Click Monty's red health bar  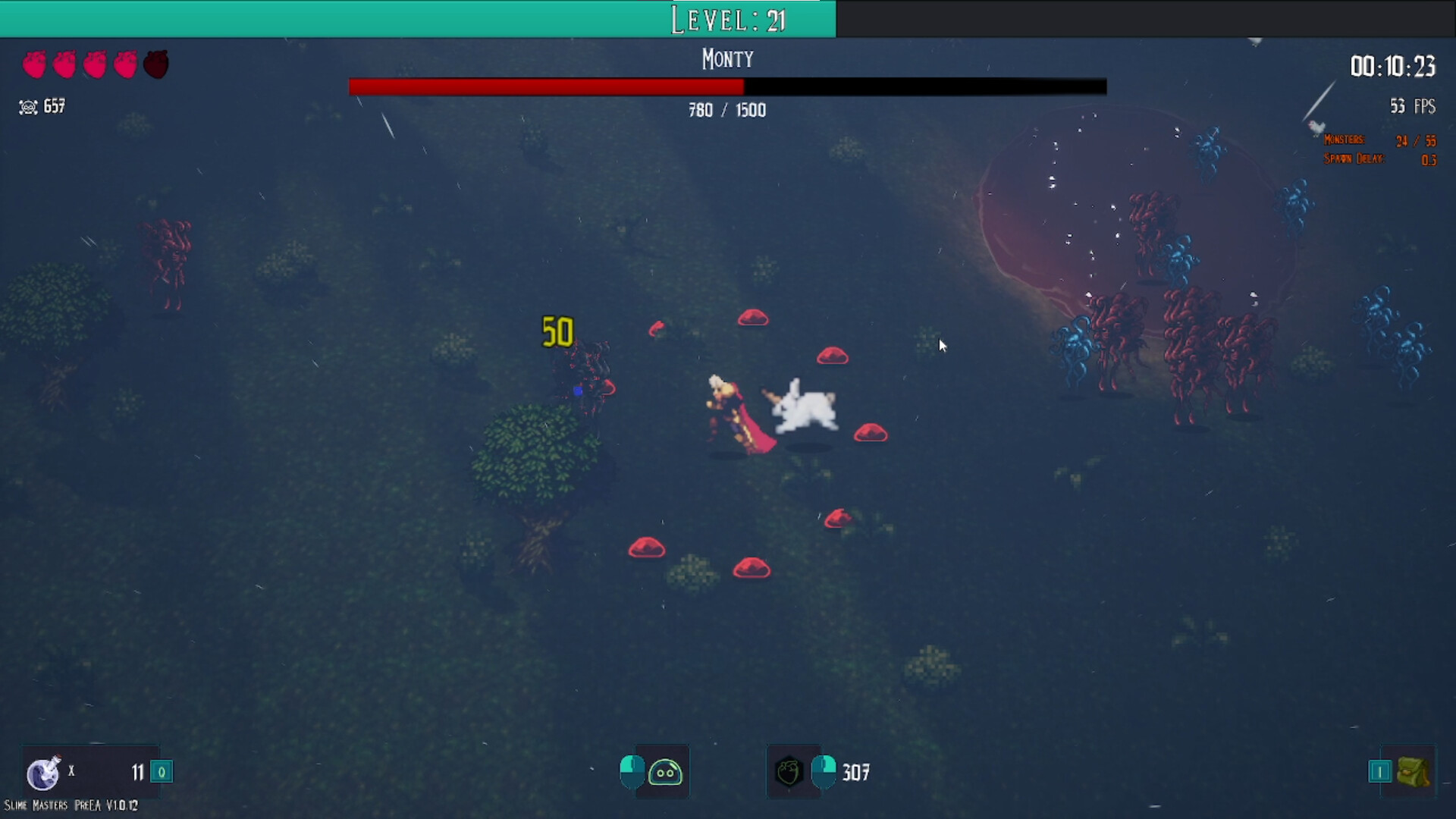click(x=546, y=86)
